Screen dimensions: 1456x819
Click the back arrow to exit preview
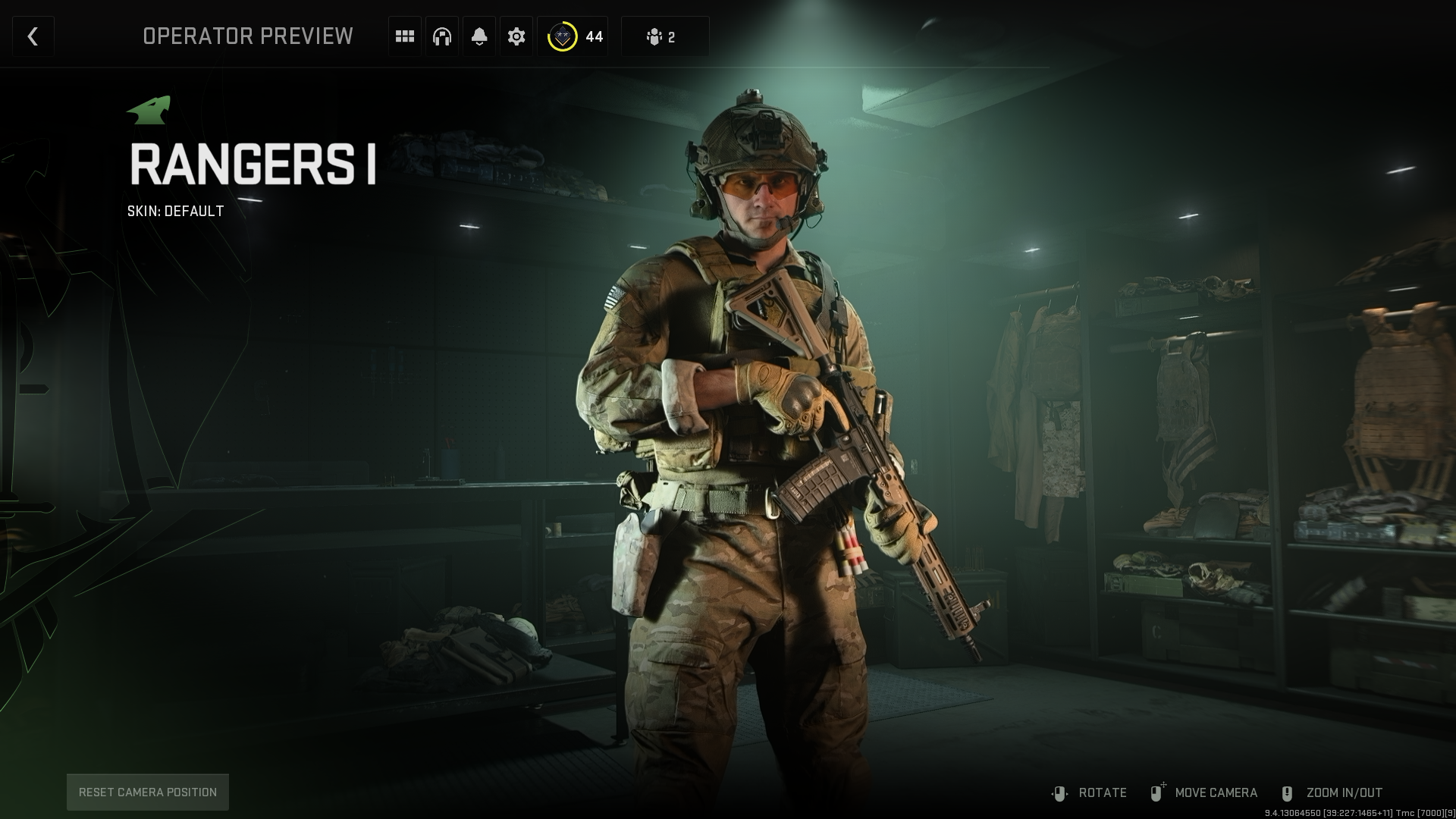(33, 36)
